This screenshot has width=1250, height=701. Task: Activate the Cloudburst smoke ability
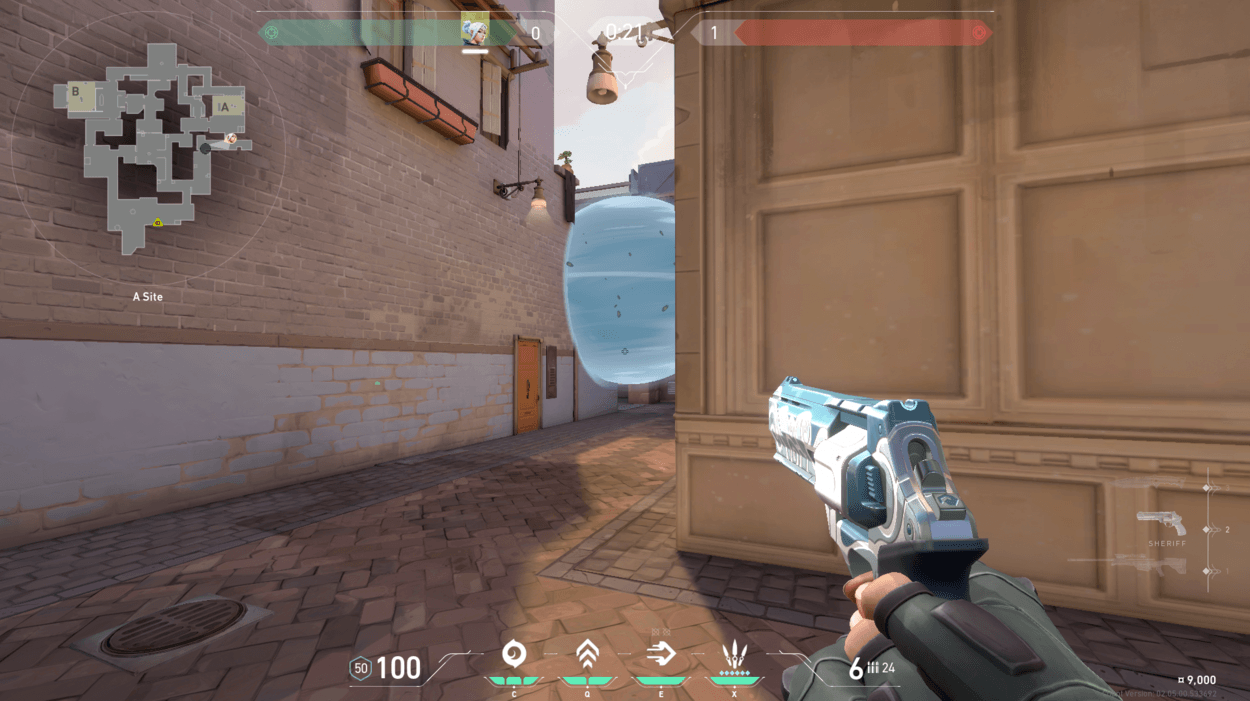[514, 655]
